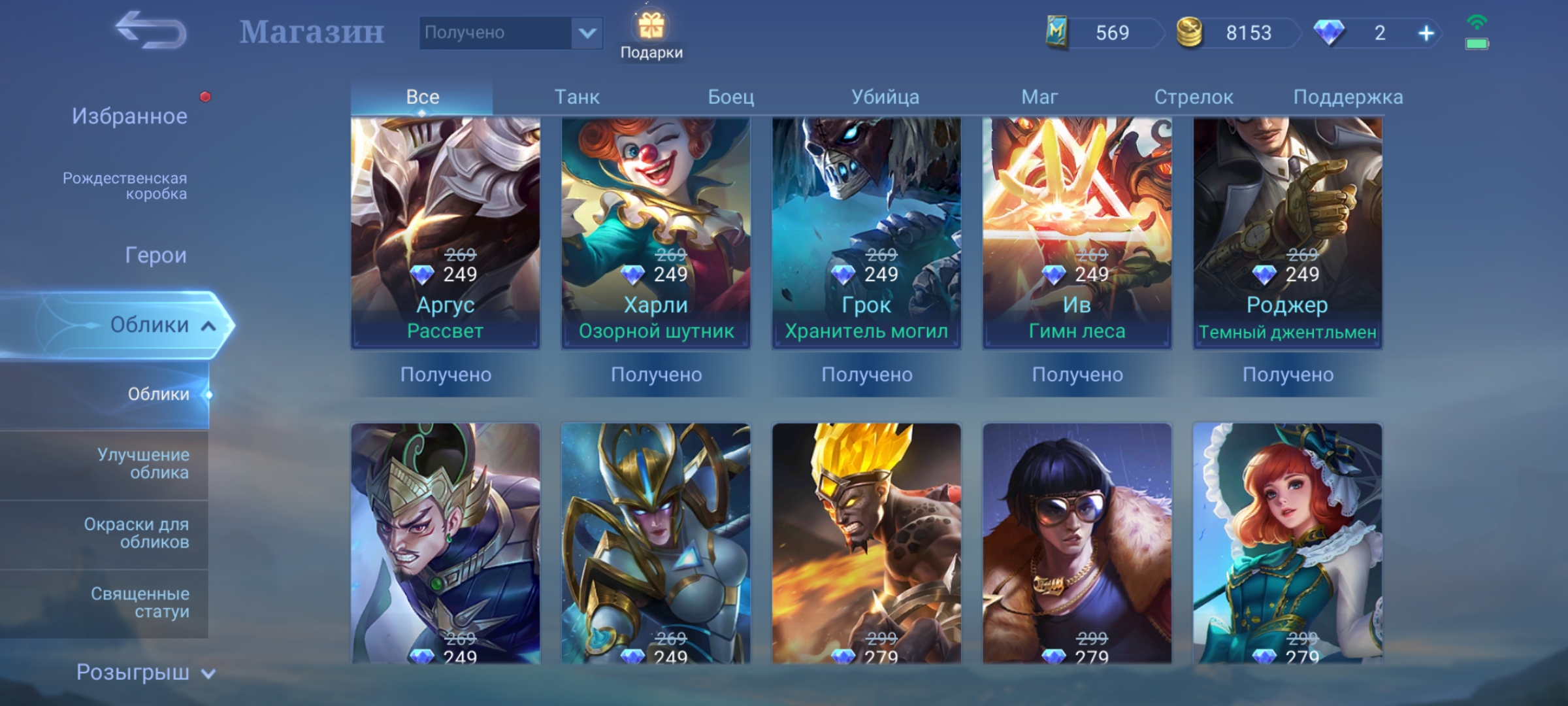Filter skins by Стрелок
Image resolution: width=1568 pixels, height=706 pixels.
[x=1193, y=97]
